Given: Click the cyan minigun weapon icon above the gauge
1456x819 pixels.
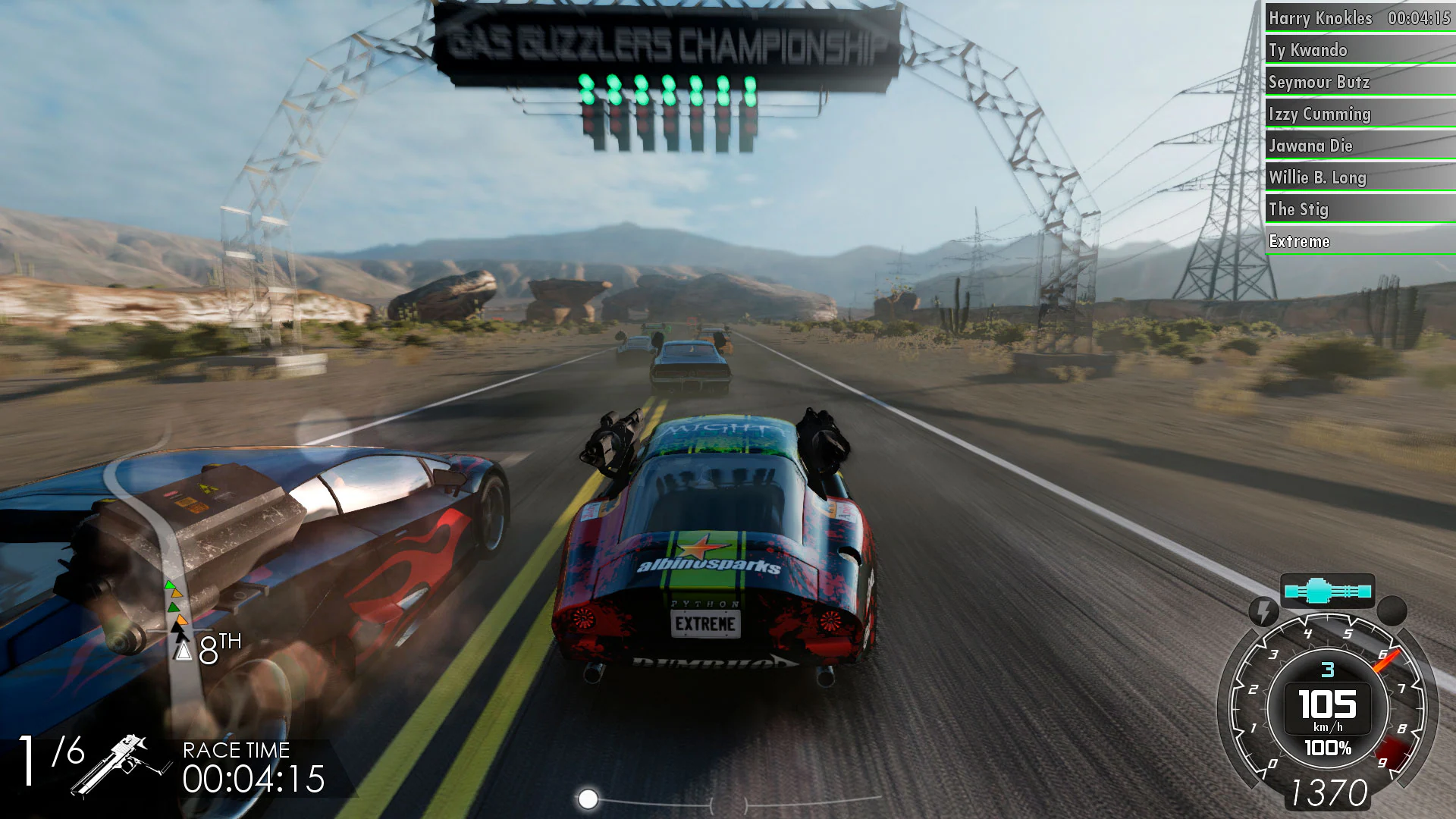Looking at the screenshot, I should [x=1328, y=591].
